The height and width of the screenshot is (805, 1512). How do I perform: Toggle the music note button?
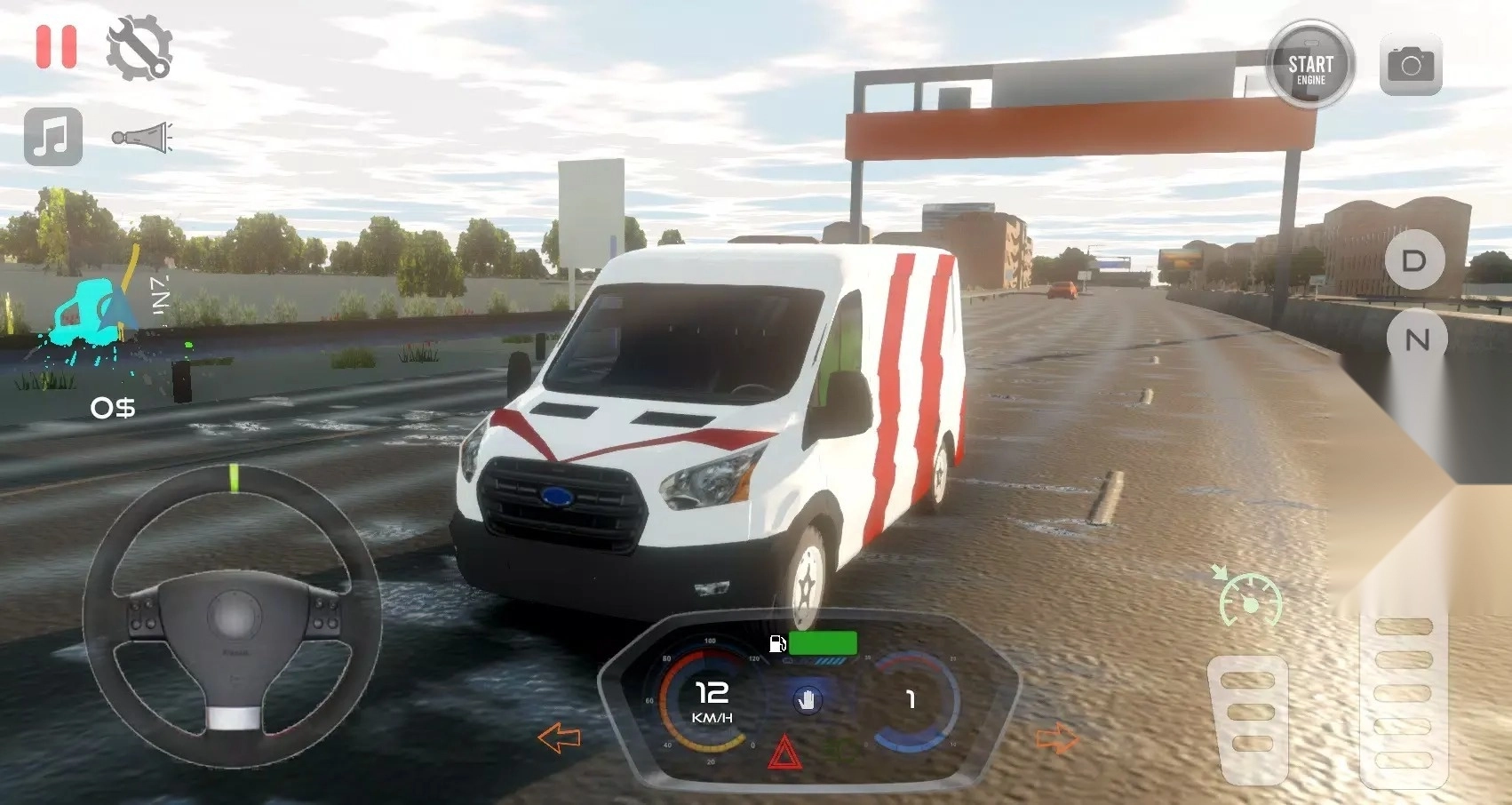tap(53, 137)
